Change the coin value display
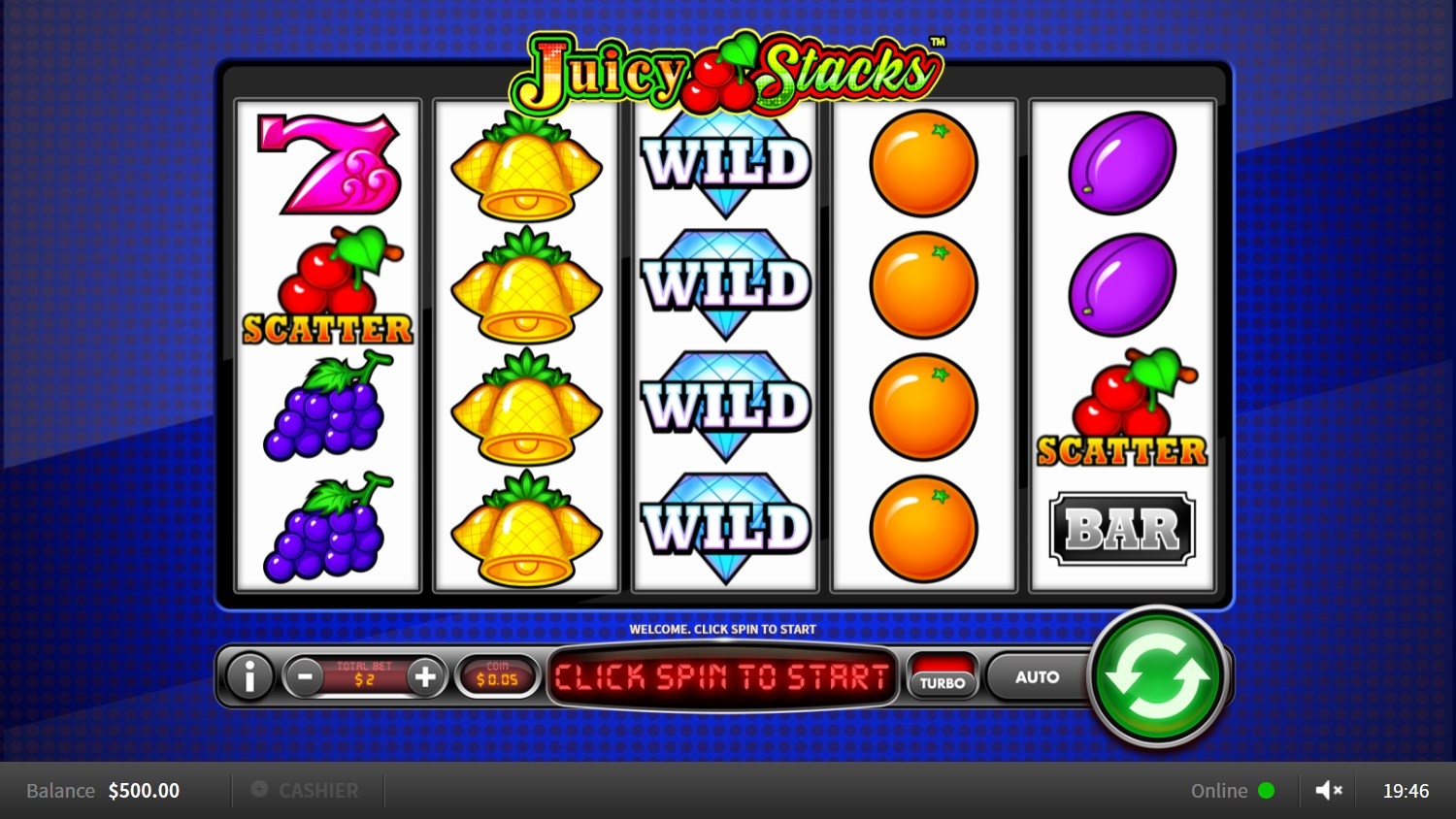1456x819 pixels. 497,676
